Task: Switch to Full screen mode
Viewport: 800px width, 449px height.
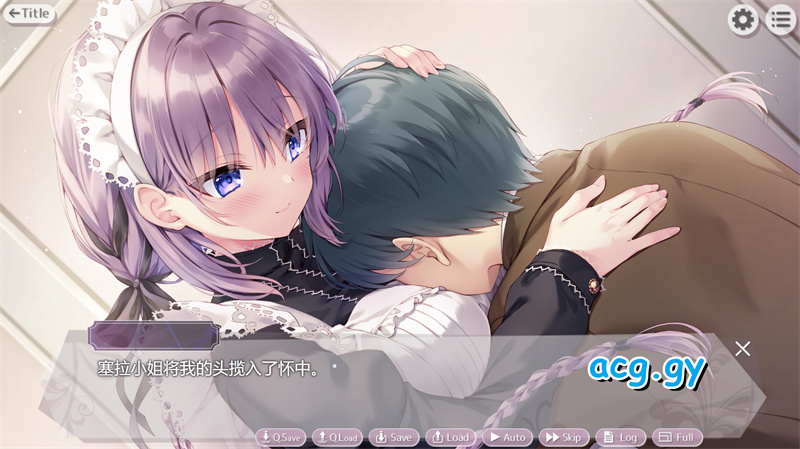Action: pyautogui.click(x=677, y=437)
